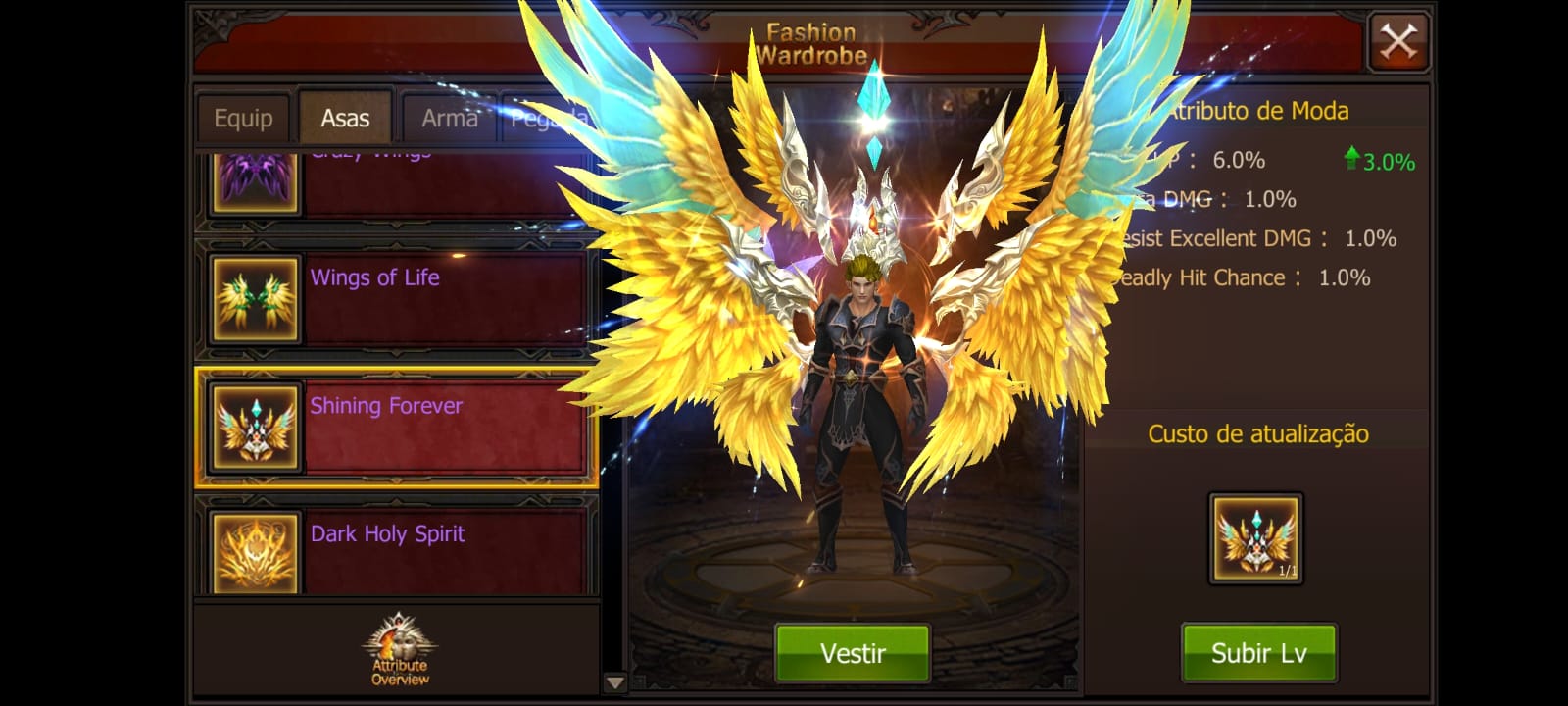Image resolution: width=1568 pixels, height=706 pixels.
Task: Click the Vestir button
Action: coord(853,653)
